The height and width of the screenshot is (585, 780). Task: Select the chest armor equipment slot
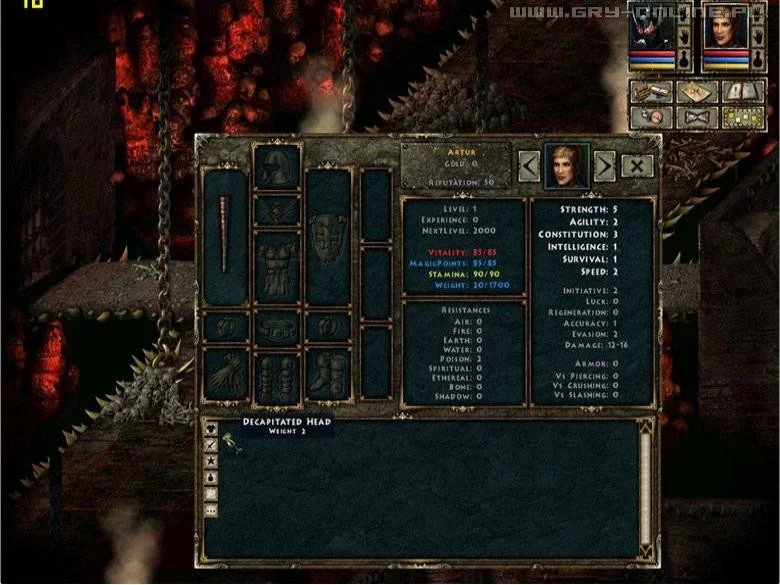point(277,267)
